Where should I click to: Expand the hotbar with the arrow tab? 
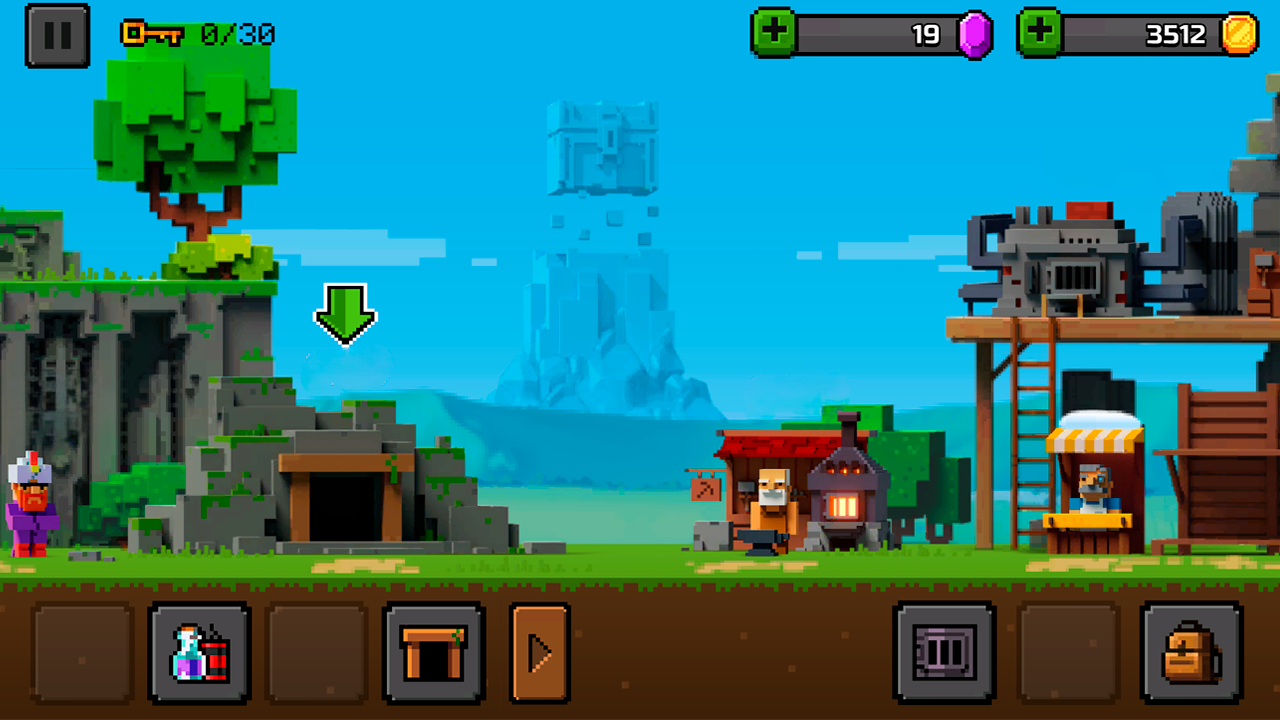tap(540, 651)
